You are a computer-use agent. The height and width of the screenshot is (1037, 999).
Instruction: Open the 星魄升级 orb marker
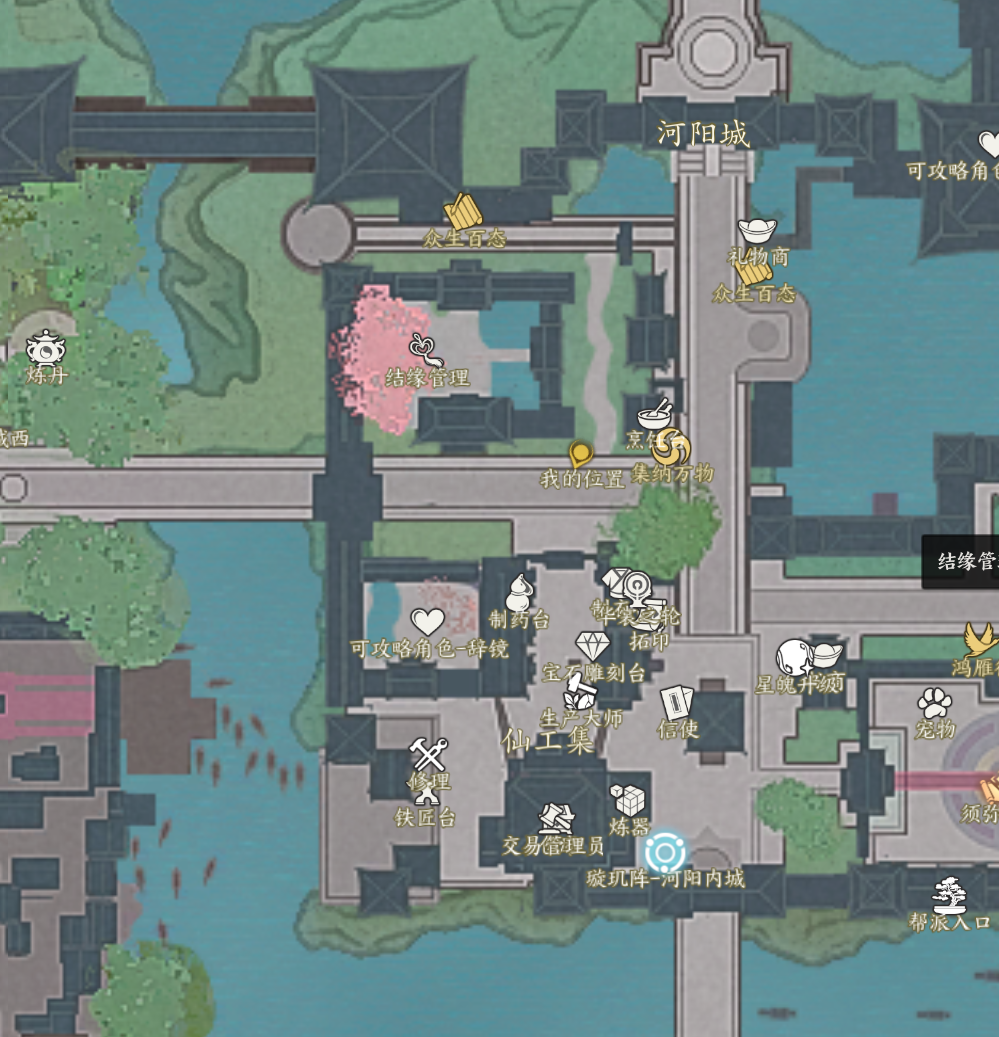coord(795,658)
